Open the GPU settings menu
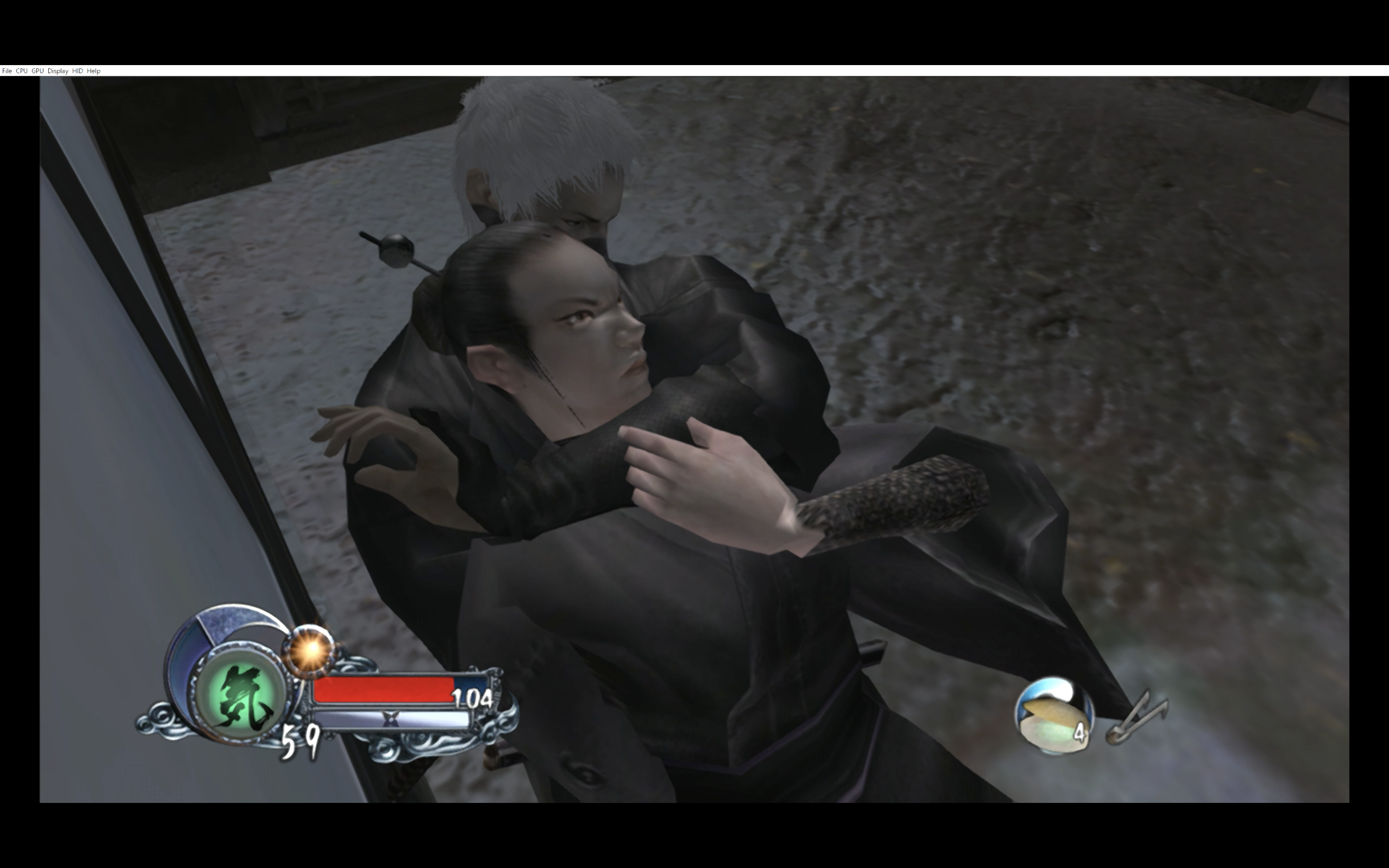Viewport: 1389px width, 868px height. (x=38, y=71)
